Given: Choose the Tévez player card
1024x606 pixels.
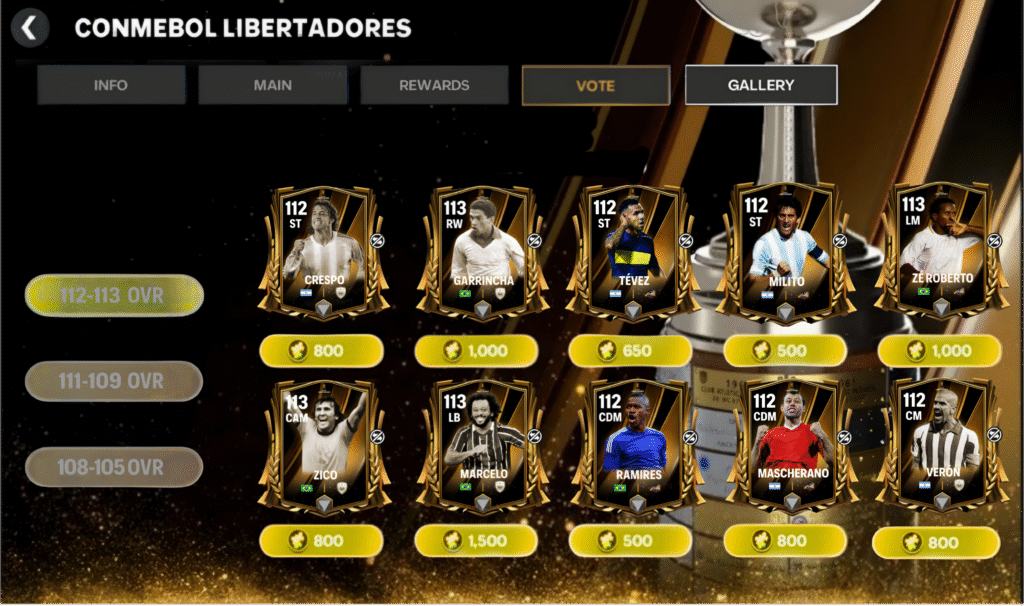Looking at the screenshot, I should [x=632, y=253].
